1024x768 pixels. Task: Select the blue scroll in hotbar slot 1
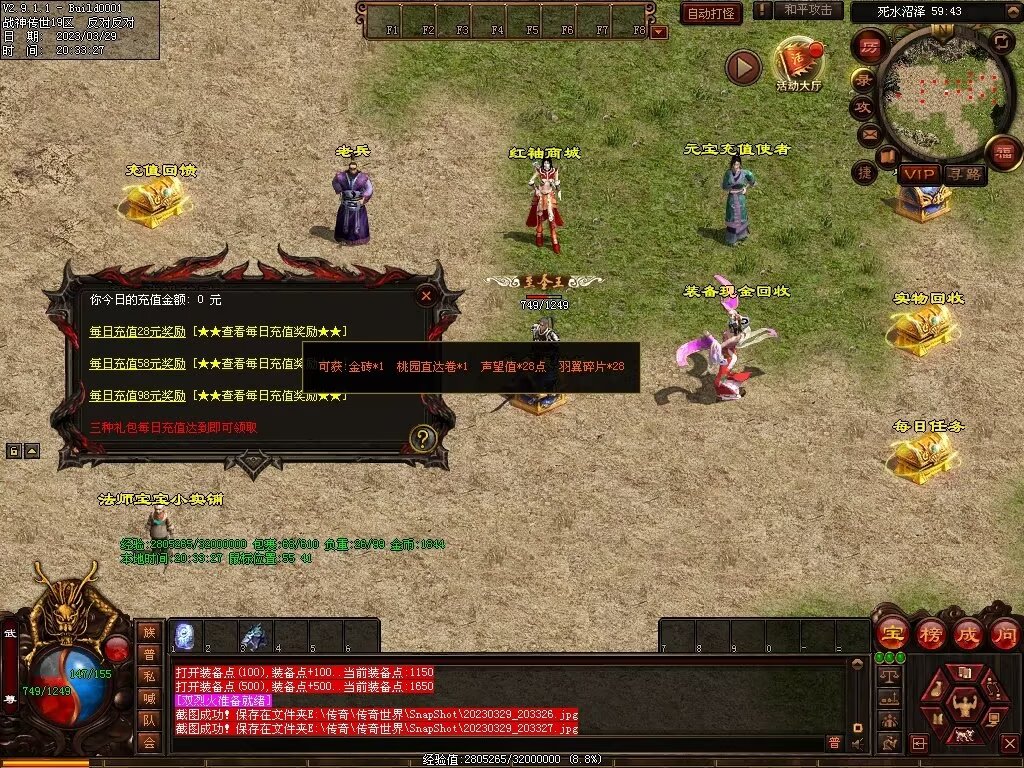[x=185, y=636]
